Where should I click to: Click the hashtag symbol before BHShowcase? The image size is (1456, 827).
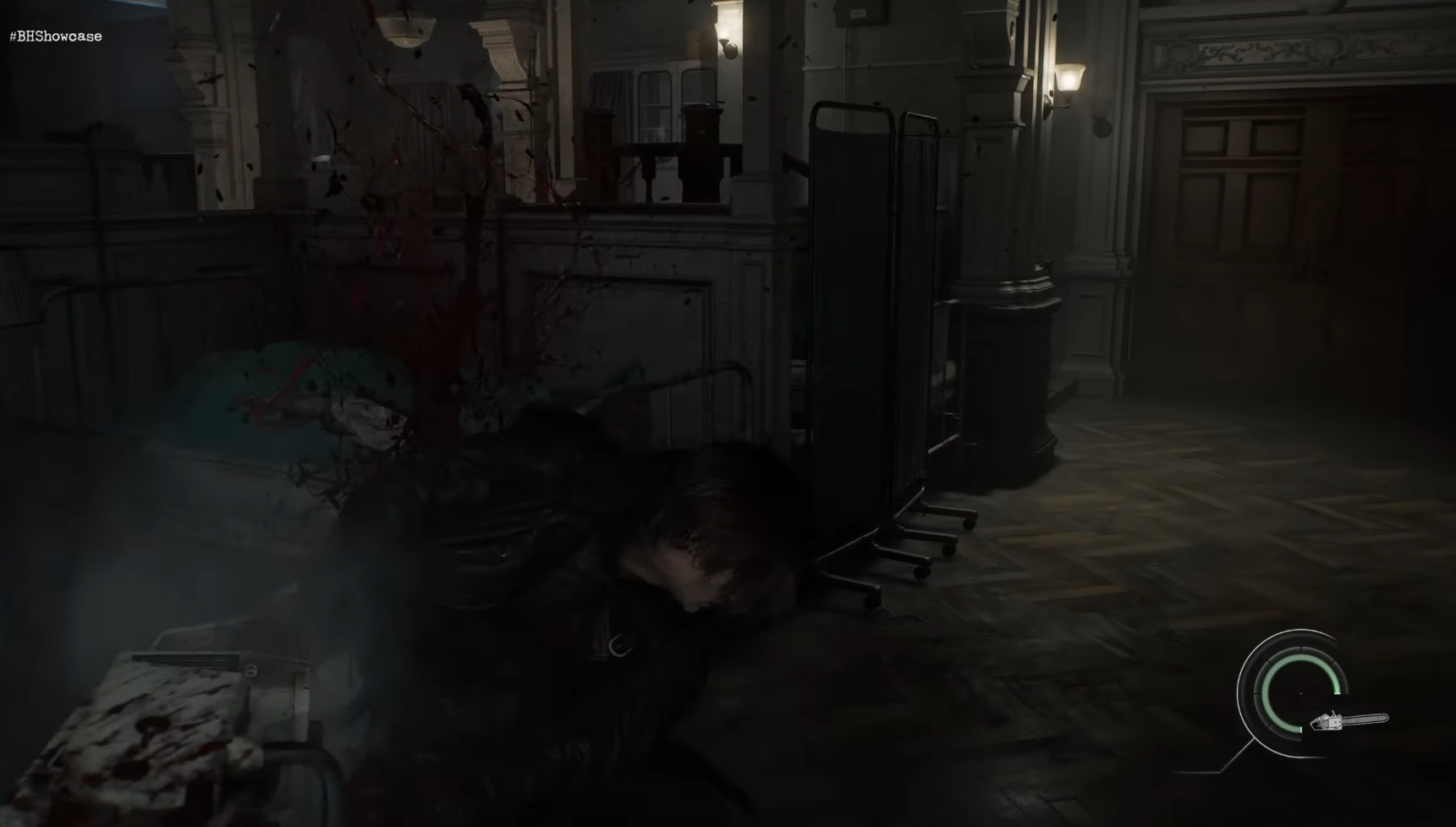pos(13,36)
